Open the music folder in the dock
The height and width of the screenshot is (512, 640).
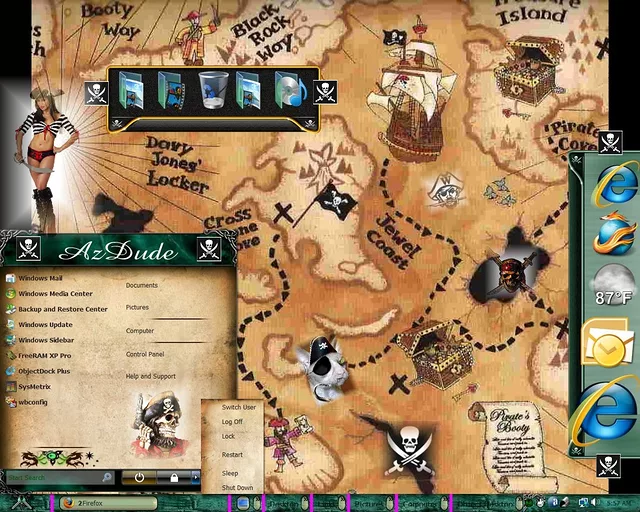(x=290, y=90)
